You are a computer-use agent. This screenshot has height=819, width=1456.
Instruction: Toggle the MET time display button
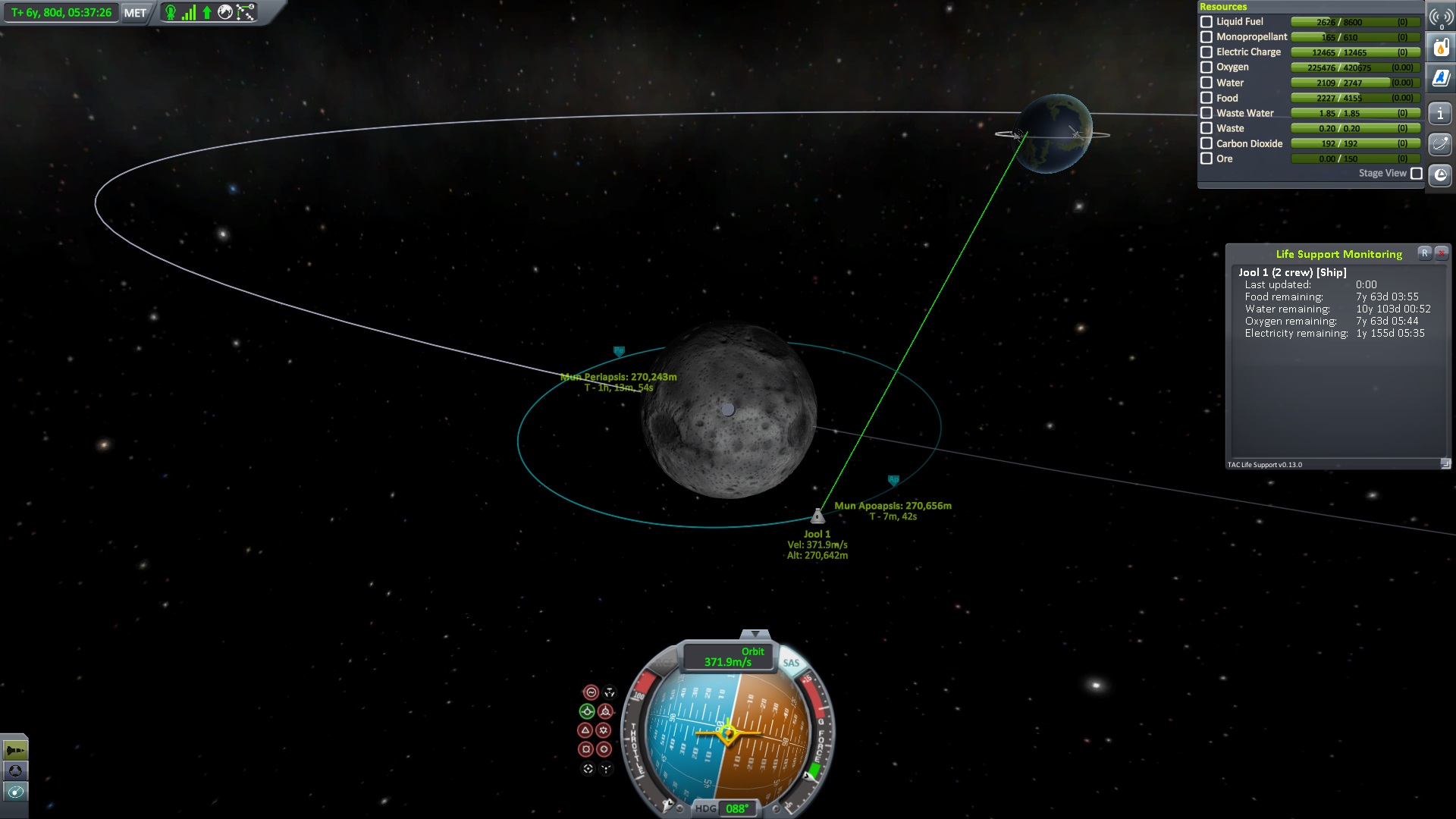click(135, 13)
